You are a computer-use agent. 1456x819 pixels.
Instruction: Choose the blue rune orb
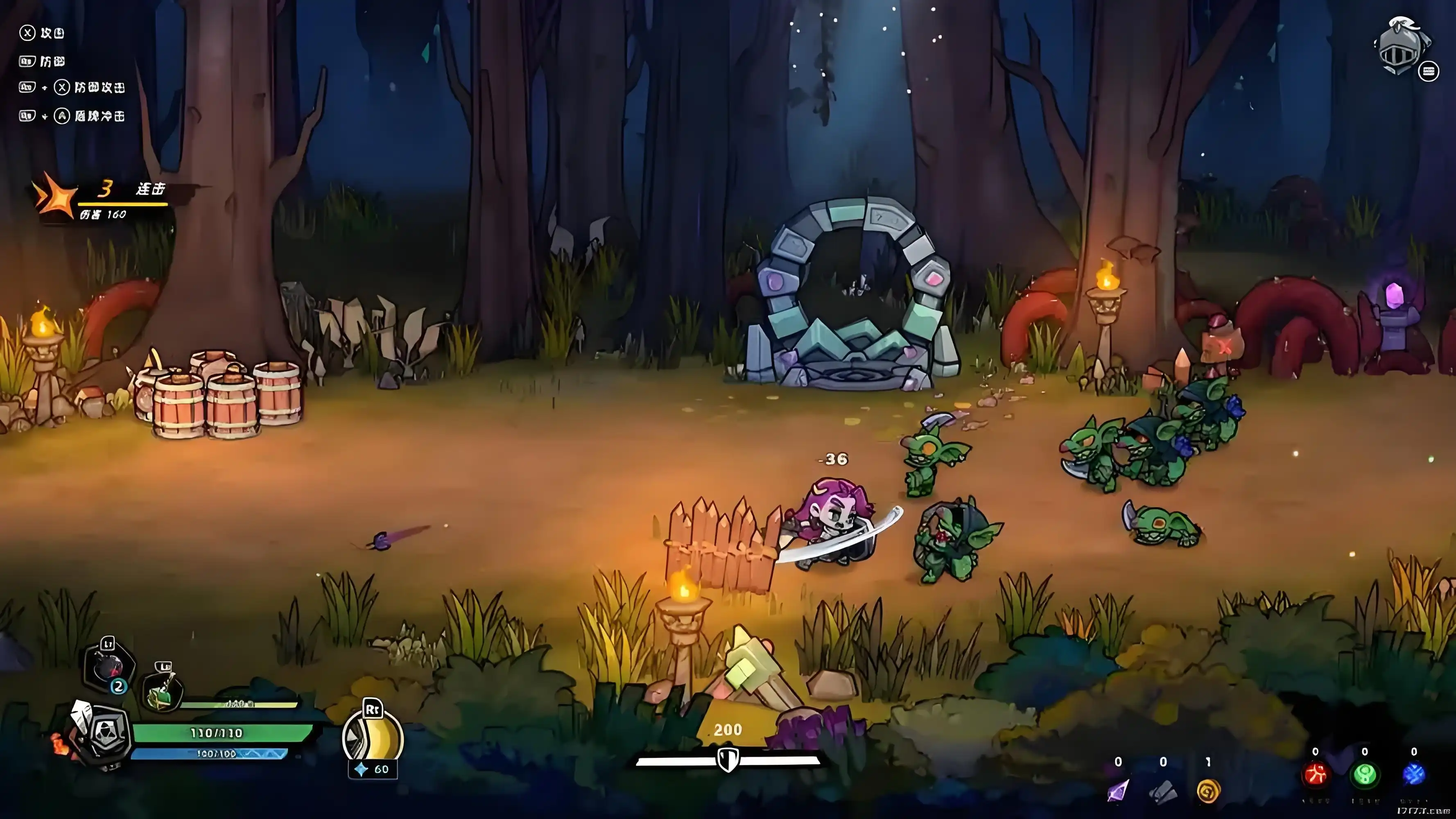[x=1413, y=775]
